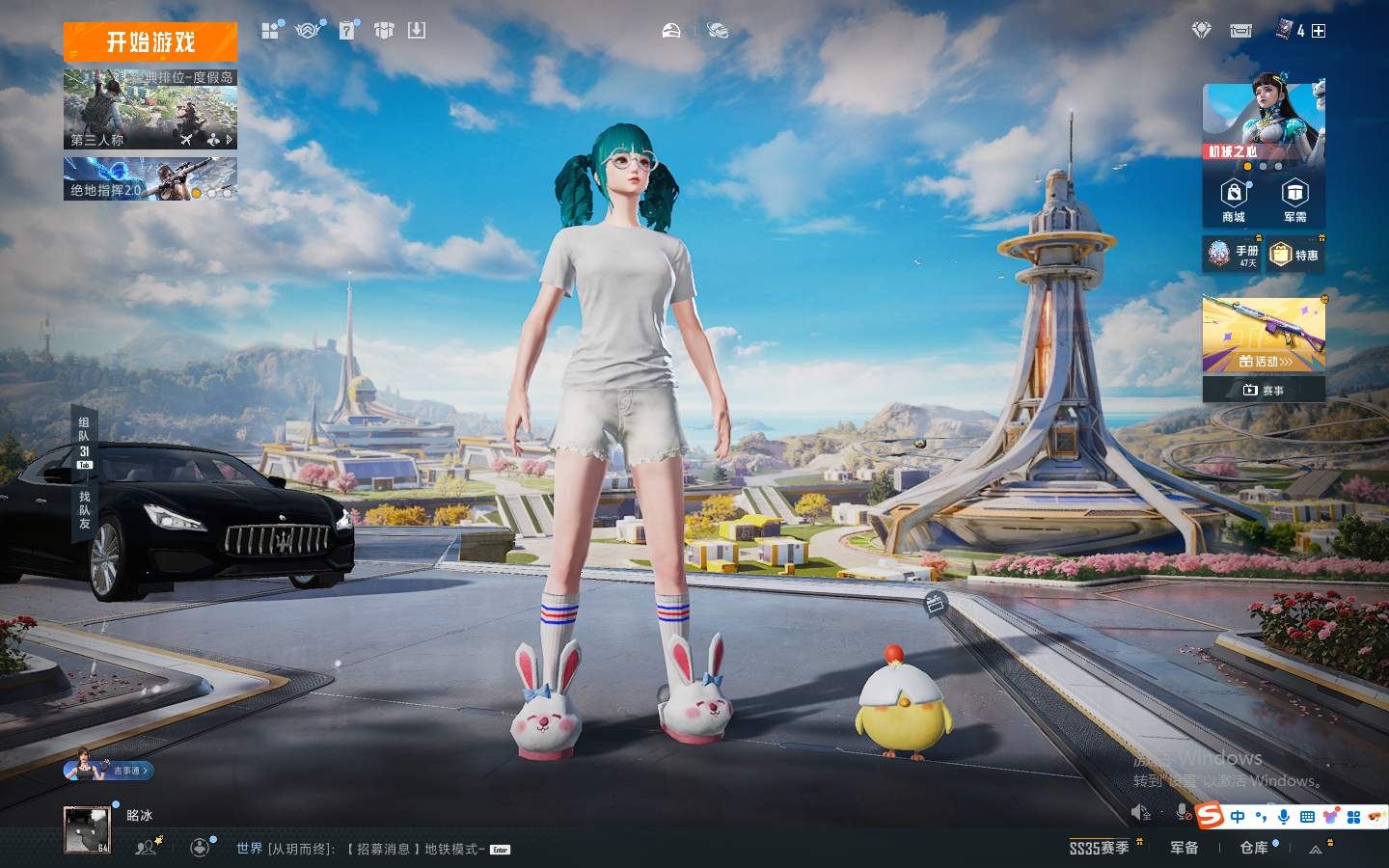
Task: Open the four-squares grid icon
Action: [x=270, y=31]
